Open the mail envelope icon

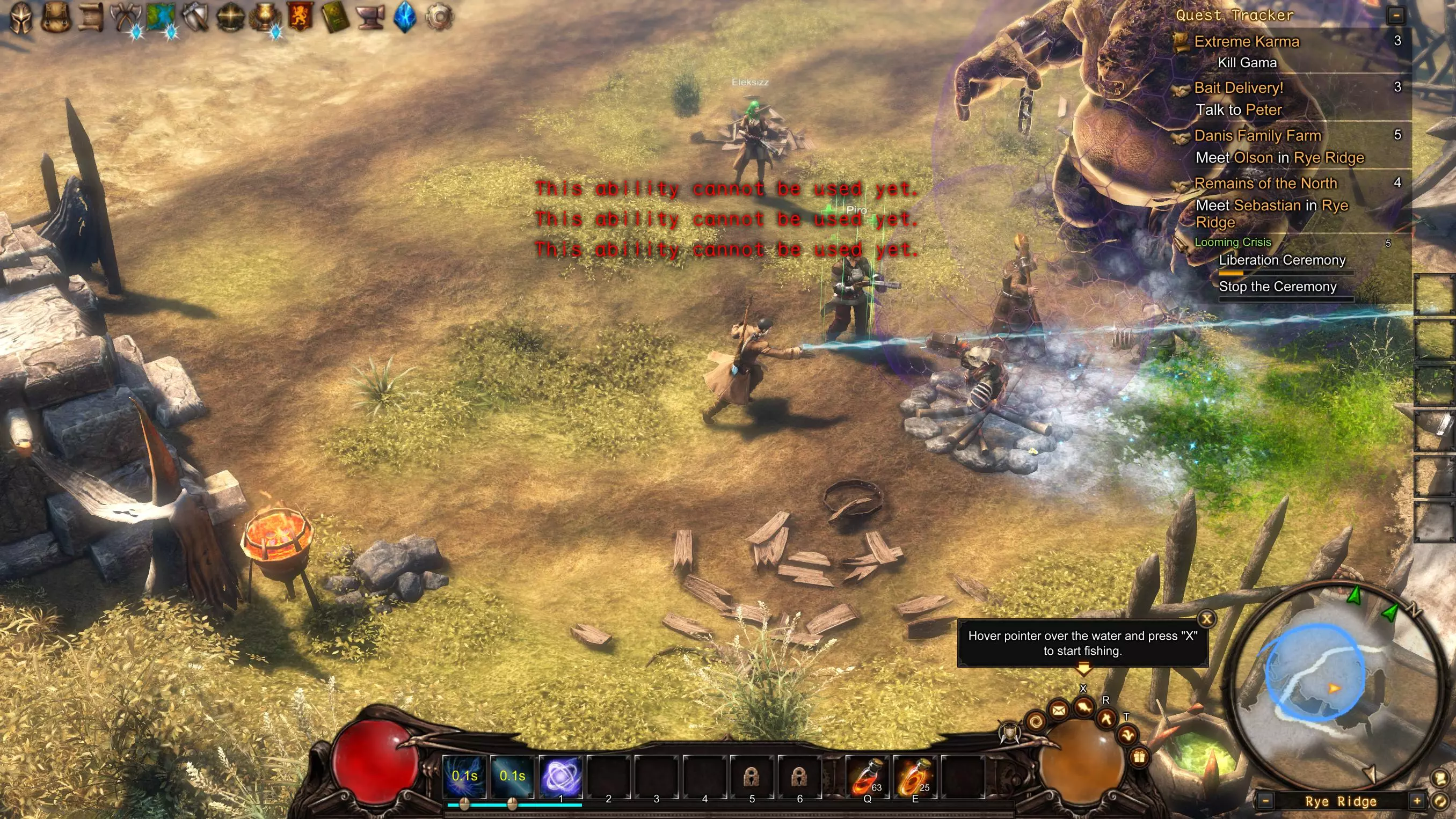(1059, 710)
